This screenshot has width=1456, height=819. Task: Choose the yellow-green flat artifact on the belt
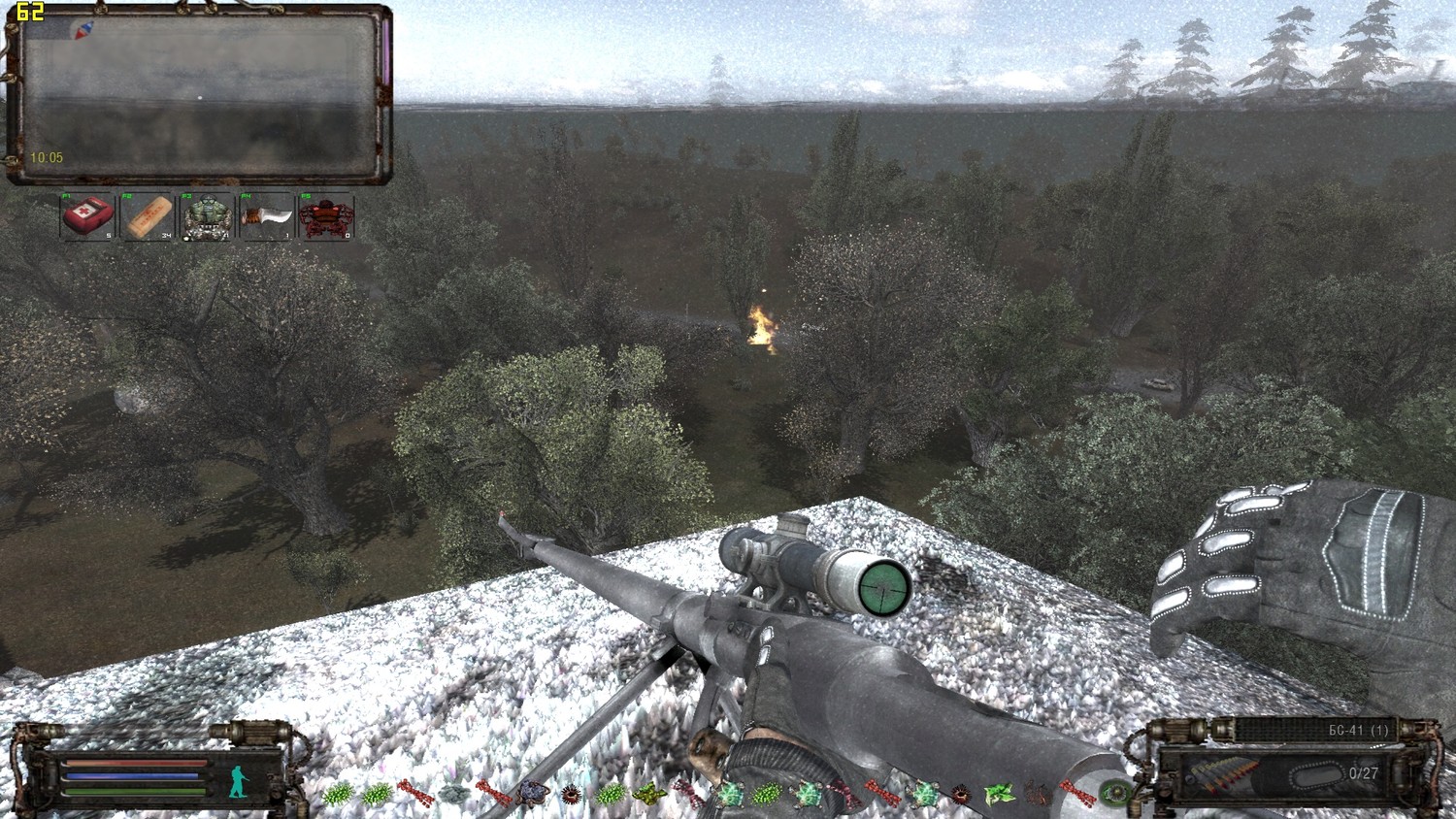click(649, 795)
